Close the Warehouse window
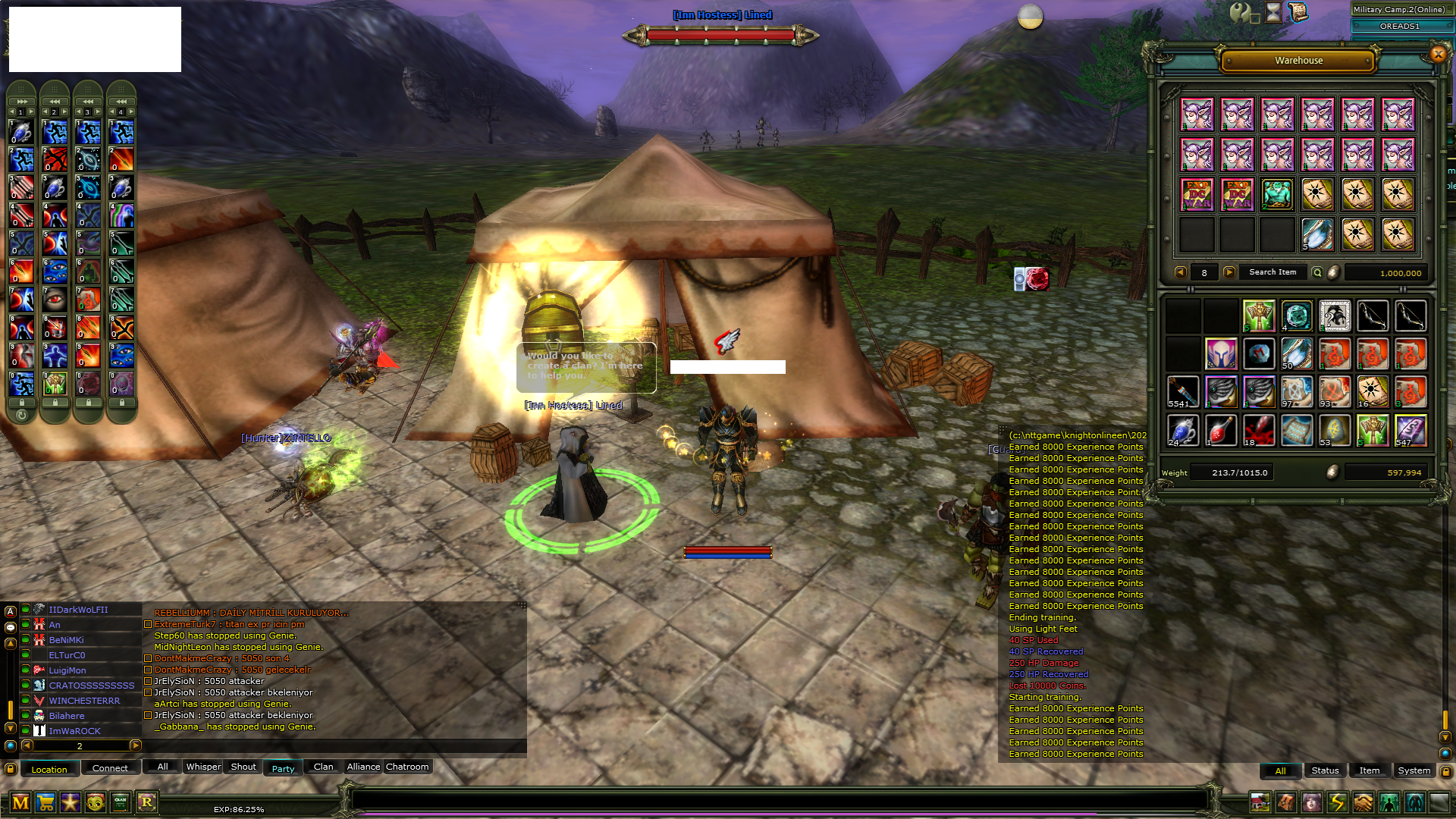Viewport: 1456px width, 819px height. coord(1438,54)
